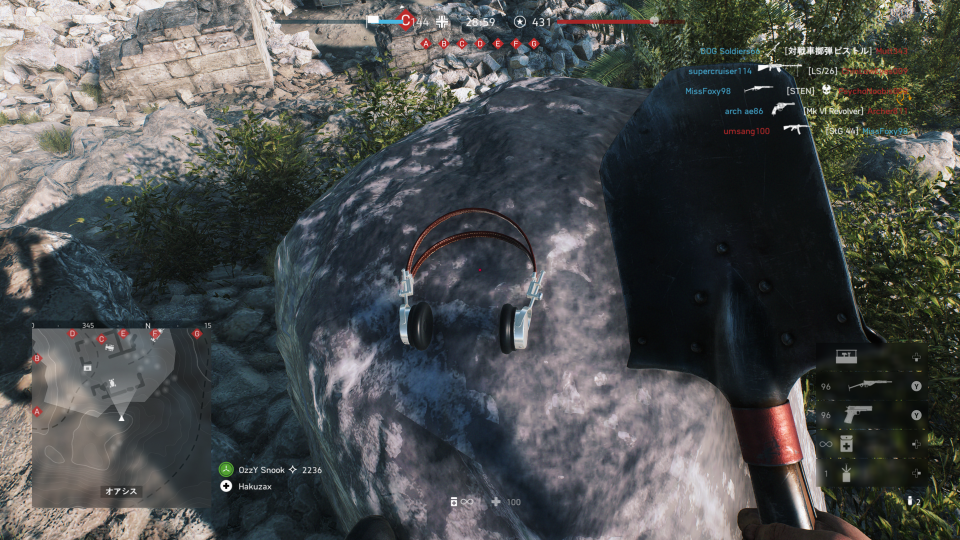Switch to the pistol sidearm slot
Screen dimensions: 960x540
coord(858,414)
